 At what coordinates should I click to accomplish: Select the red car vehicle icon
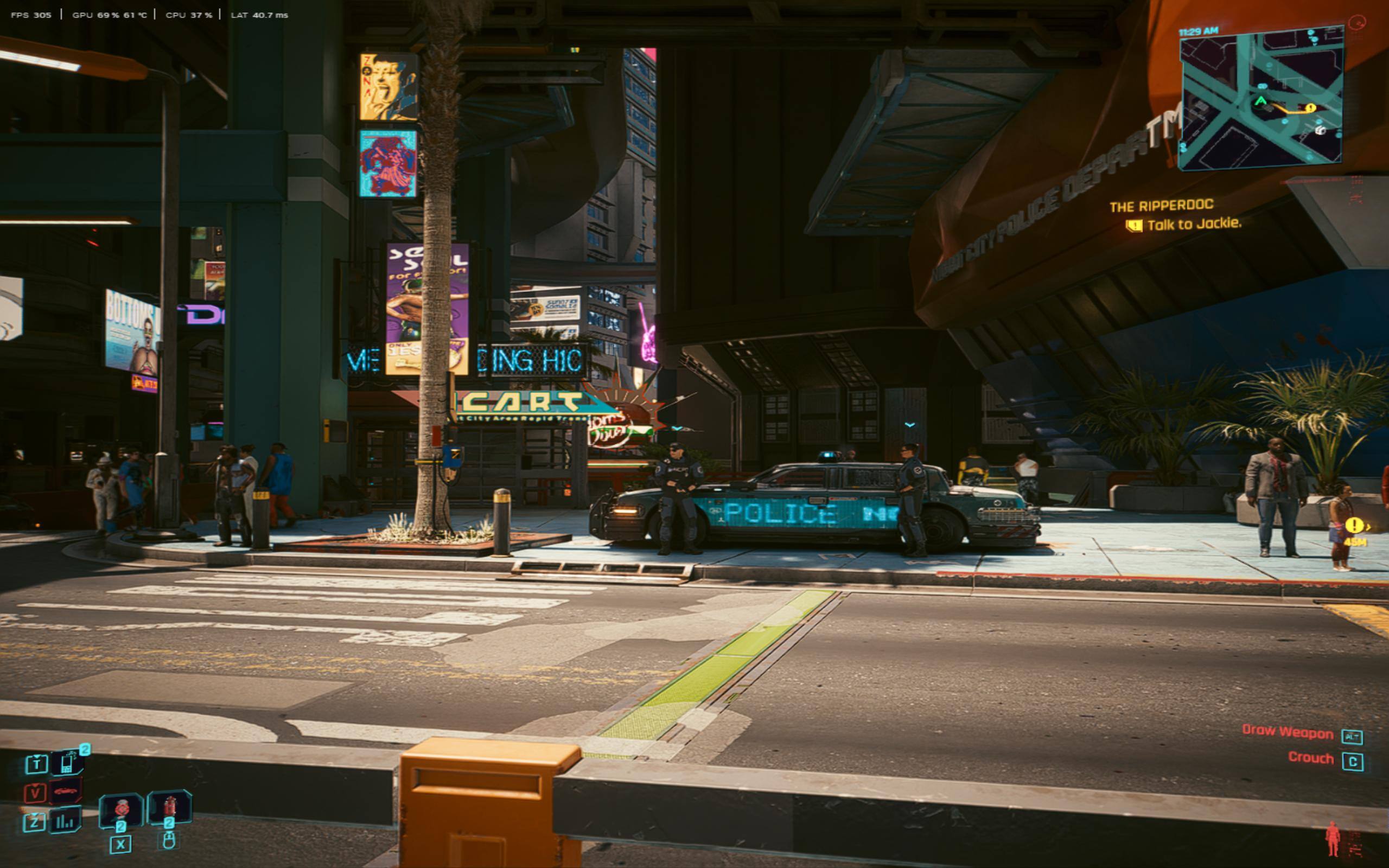pyautogui.click(x=66, y=792)
